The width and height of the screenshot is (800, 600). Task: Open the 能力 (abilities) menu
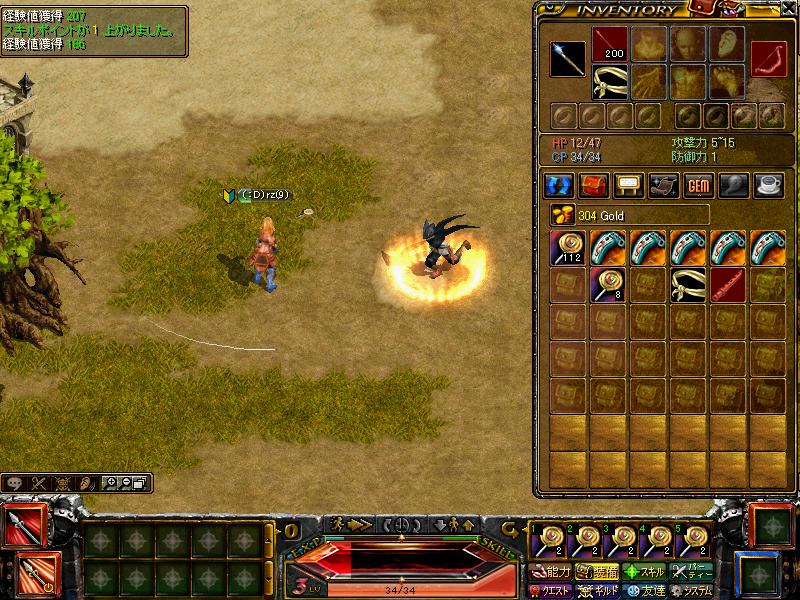tap(551, 573)
